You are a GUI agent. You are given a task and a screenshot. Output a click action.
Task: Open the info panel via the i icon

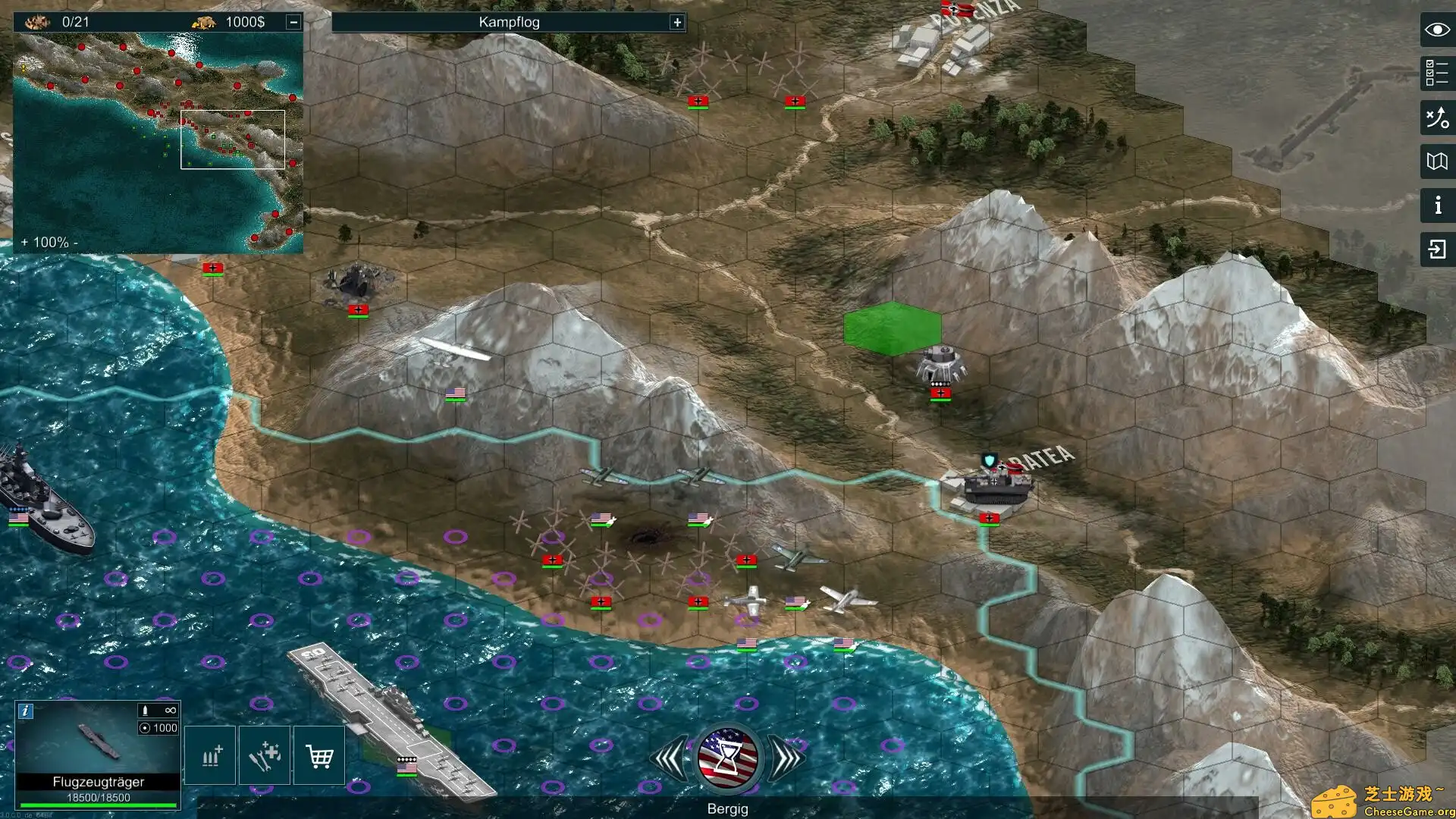click(x=1436, y=203)
